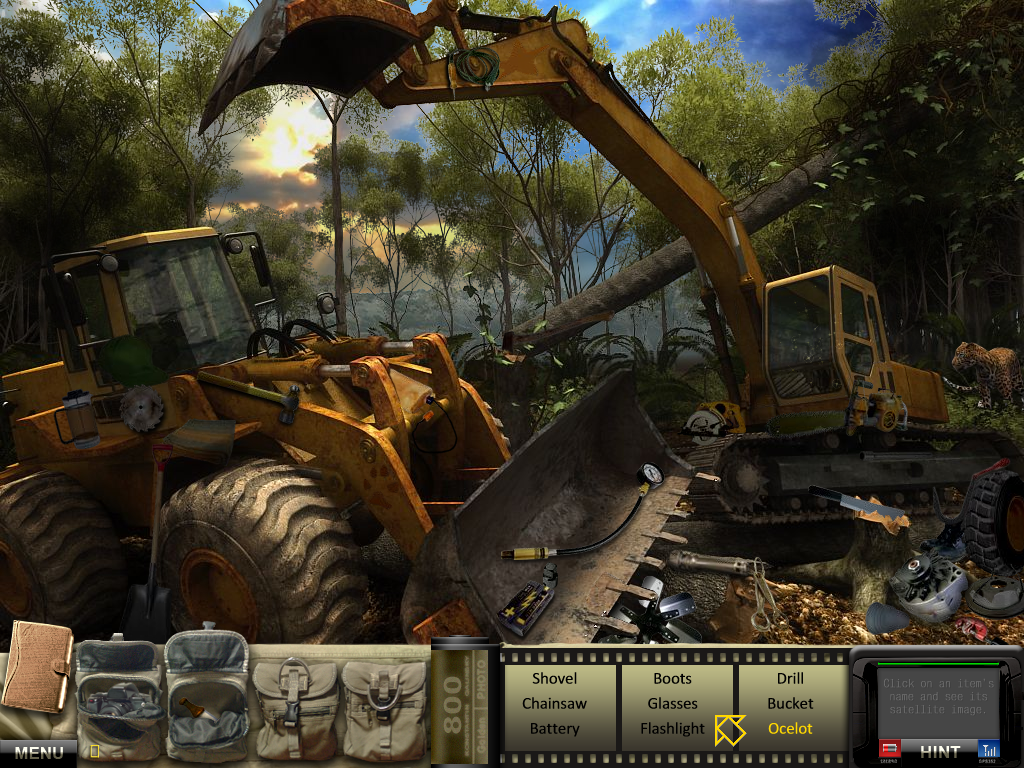1024x768 pixels.
Task: Click Drill in the item list
Action: (790, 678)
